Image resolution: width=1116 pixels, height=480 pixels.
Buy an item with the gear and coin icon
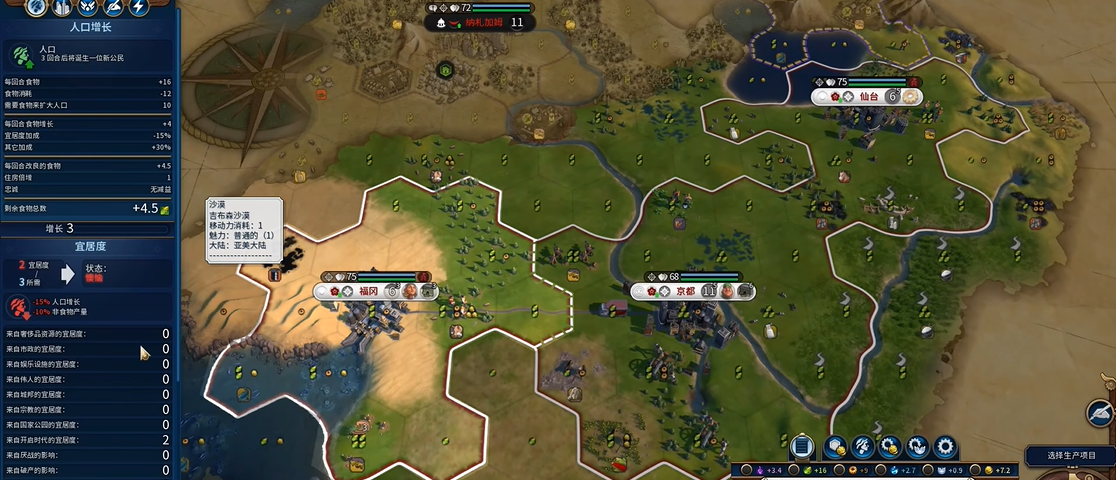click(889, 446)
